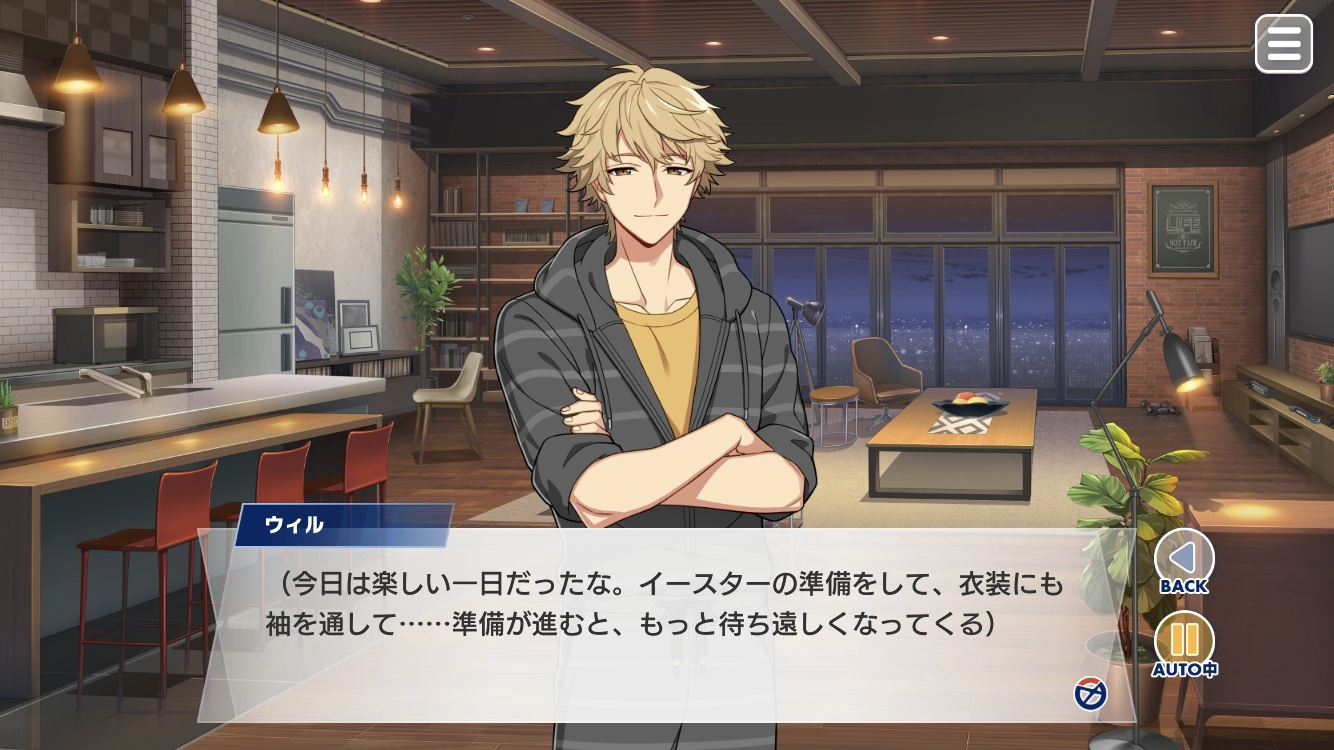
Task: Pause AUTO playback mode
Action: 1184,641
